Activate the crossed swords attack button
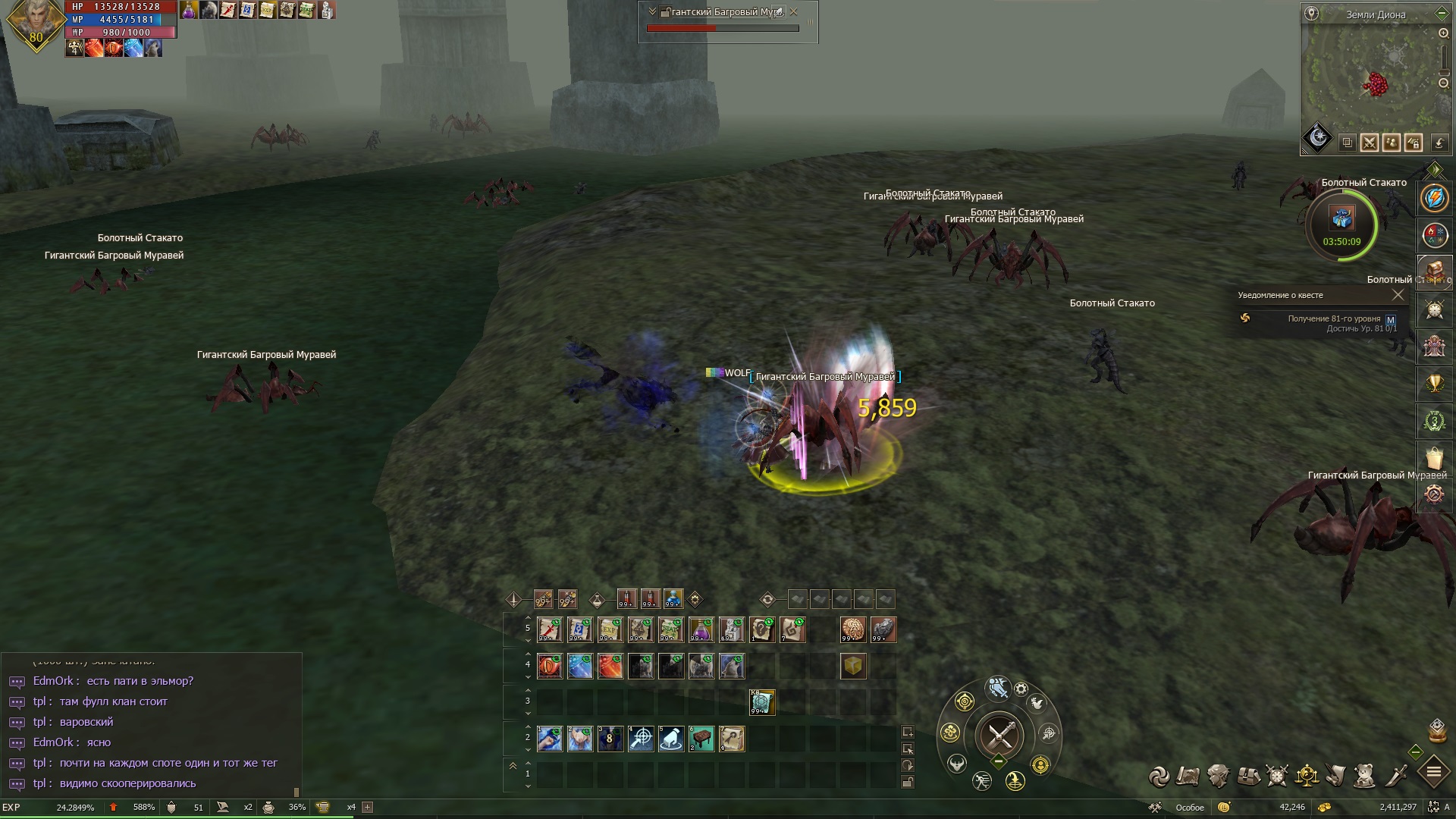The width and height of the screenshot is (1456, 819). click(x=1000, y=735)
